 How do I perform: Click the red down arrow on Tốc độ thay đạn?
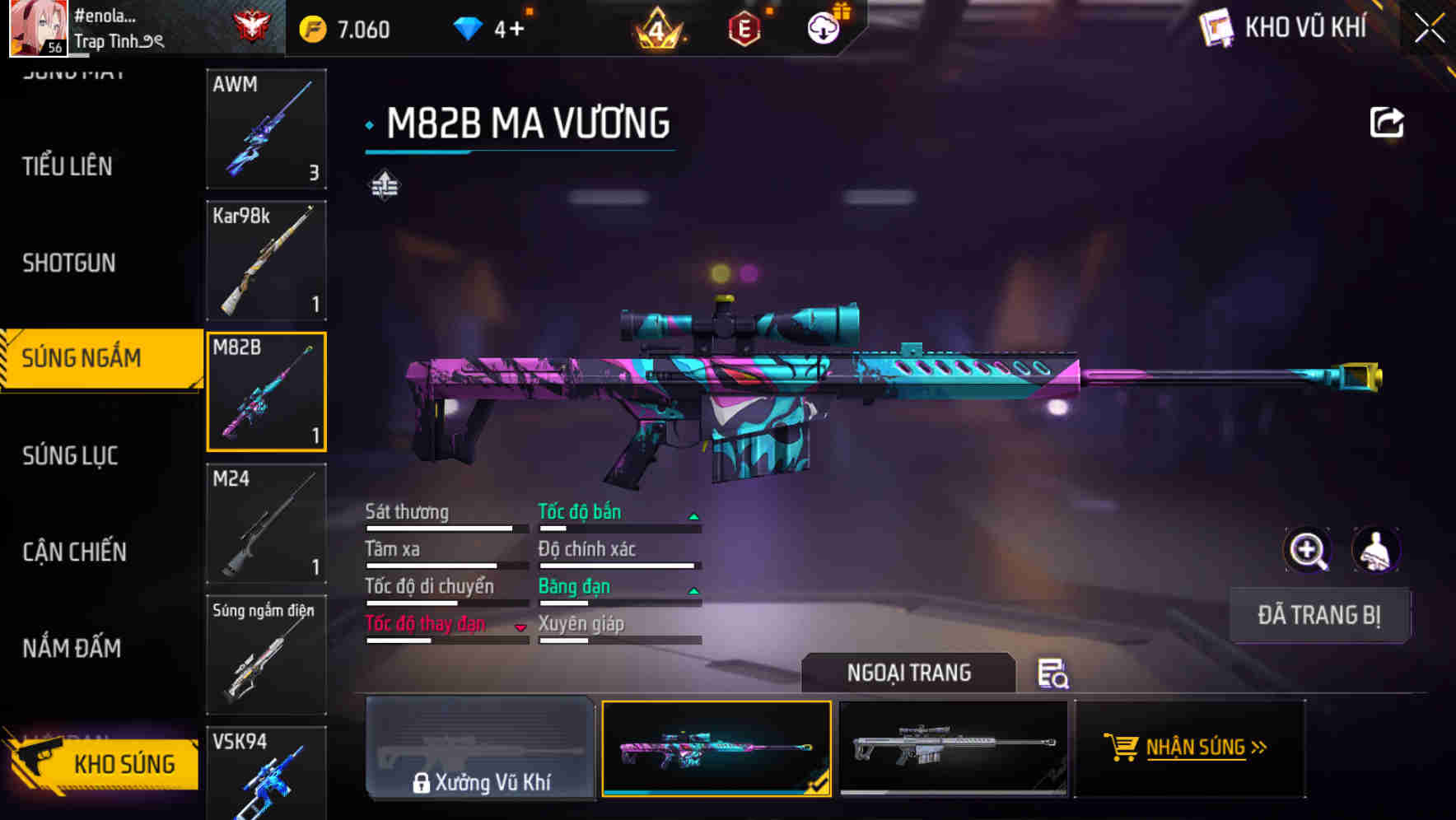pyautogui.click(x=521, y=627)
